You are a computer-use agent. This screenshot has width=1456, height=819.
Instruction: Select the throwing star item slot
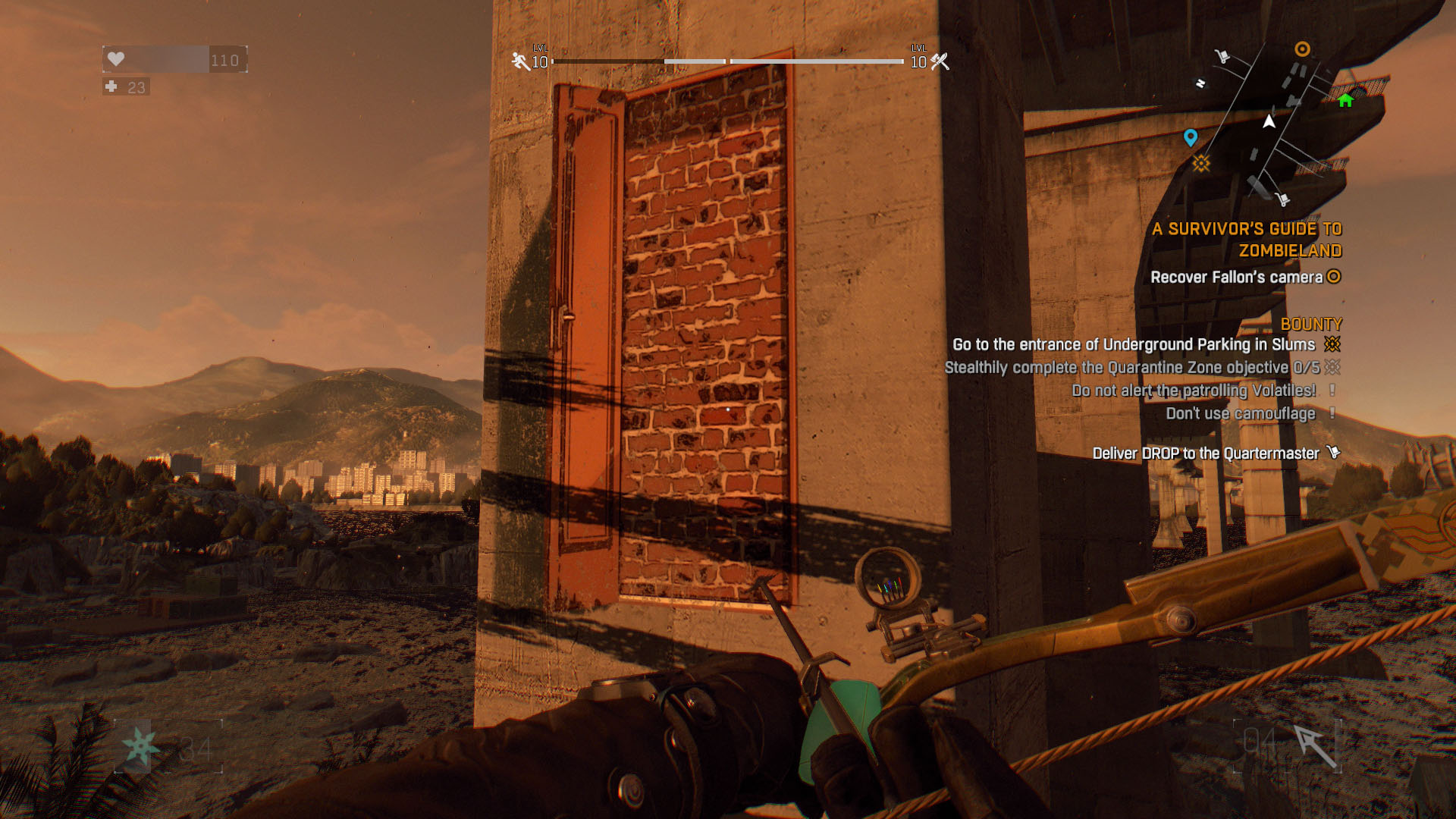142,747
